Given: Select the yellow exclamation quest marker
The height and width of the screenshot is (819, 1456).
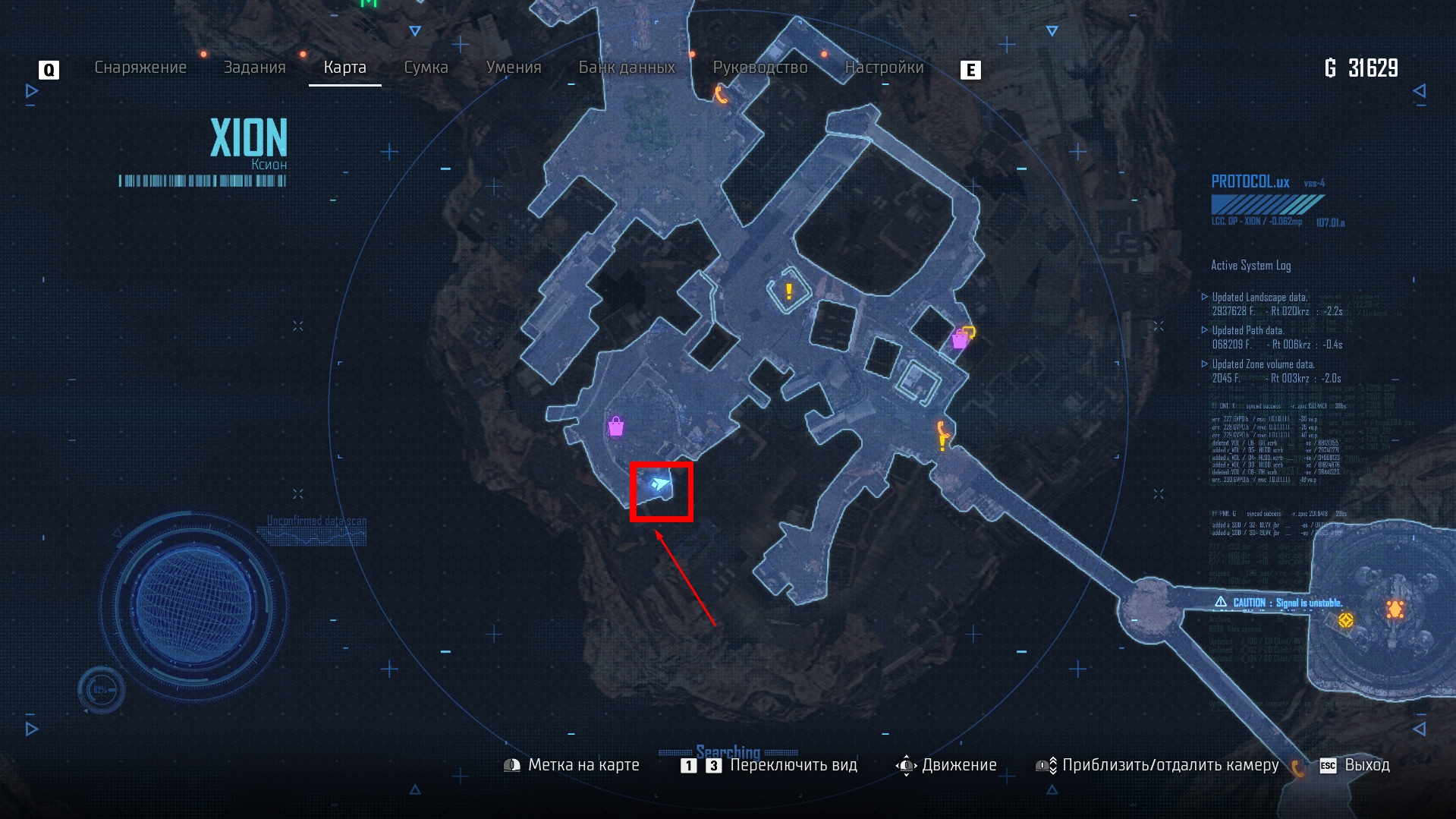Looking at the screenshot, I should tap(789, 291).
